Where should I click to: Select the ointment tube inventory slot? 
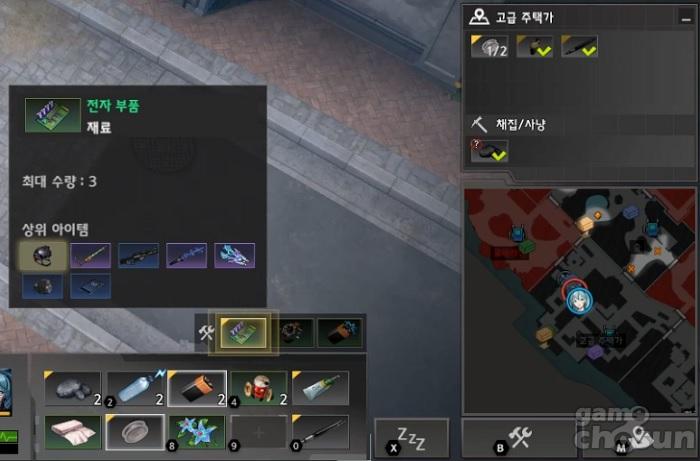(320, 387)
